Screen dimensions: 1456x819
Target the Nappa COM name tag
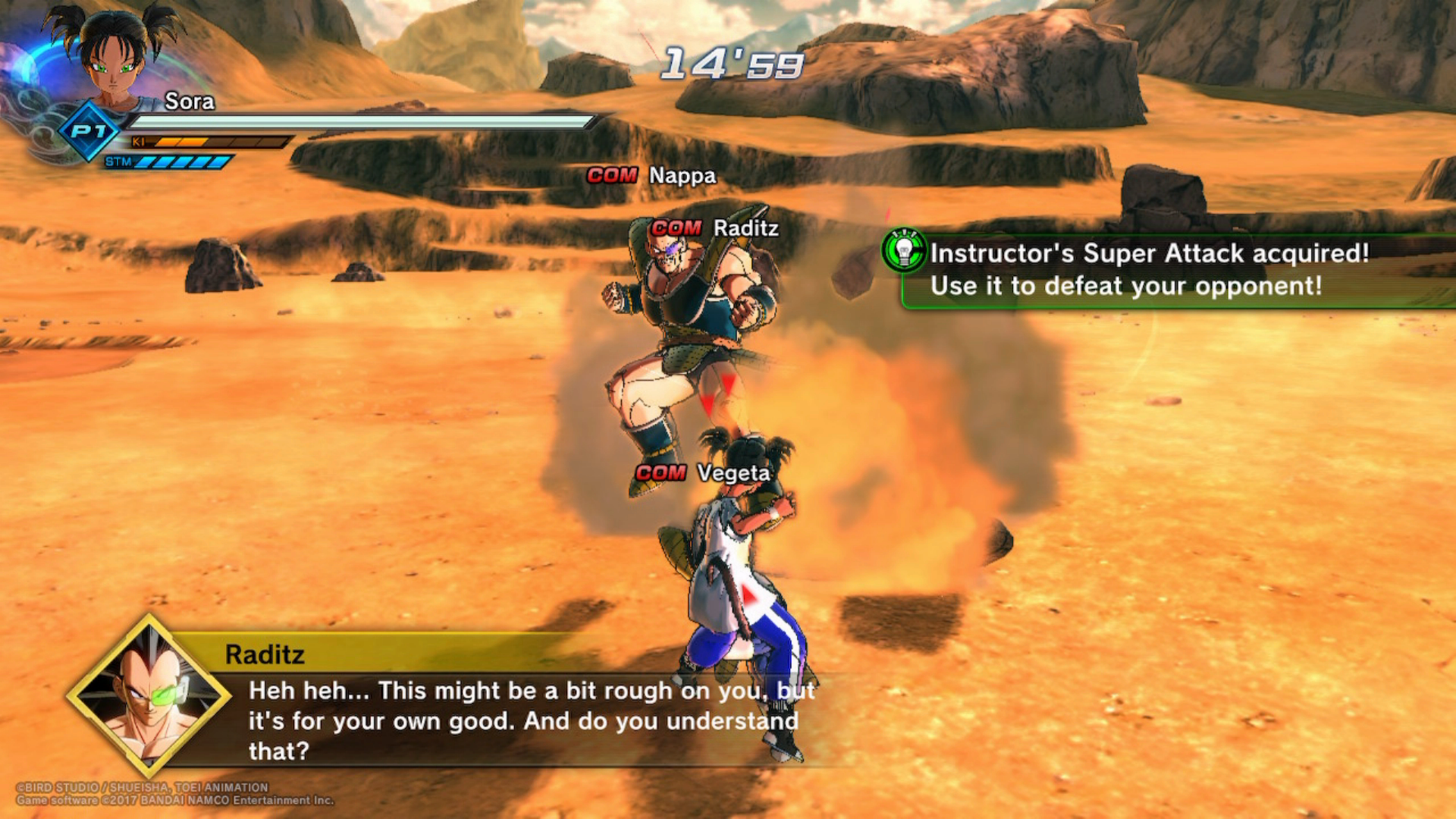pyautogui.click(x=651, y=176)
